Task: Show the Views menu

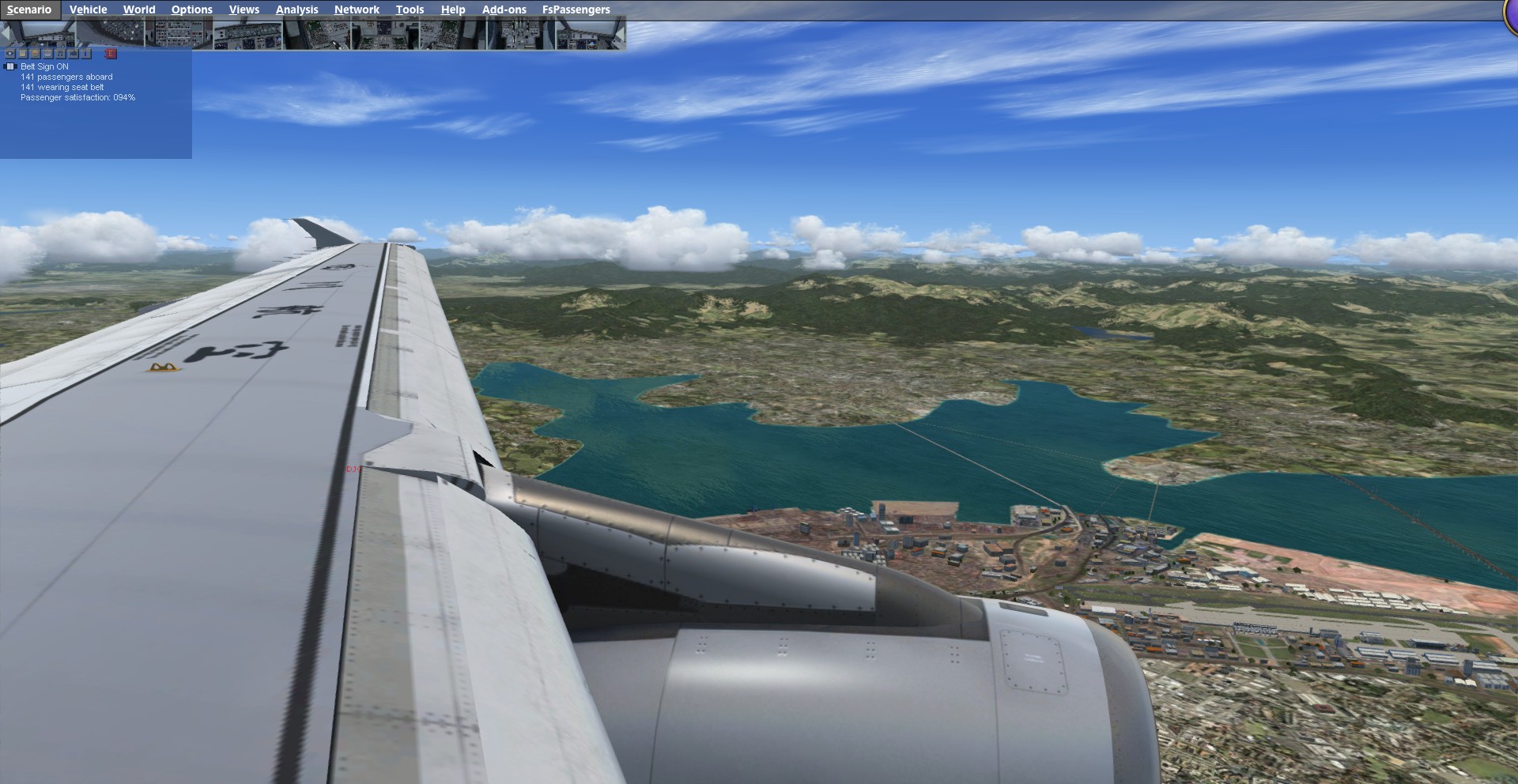Action: 244,9
